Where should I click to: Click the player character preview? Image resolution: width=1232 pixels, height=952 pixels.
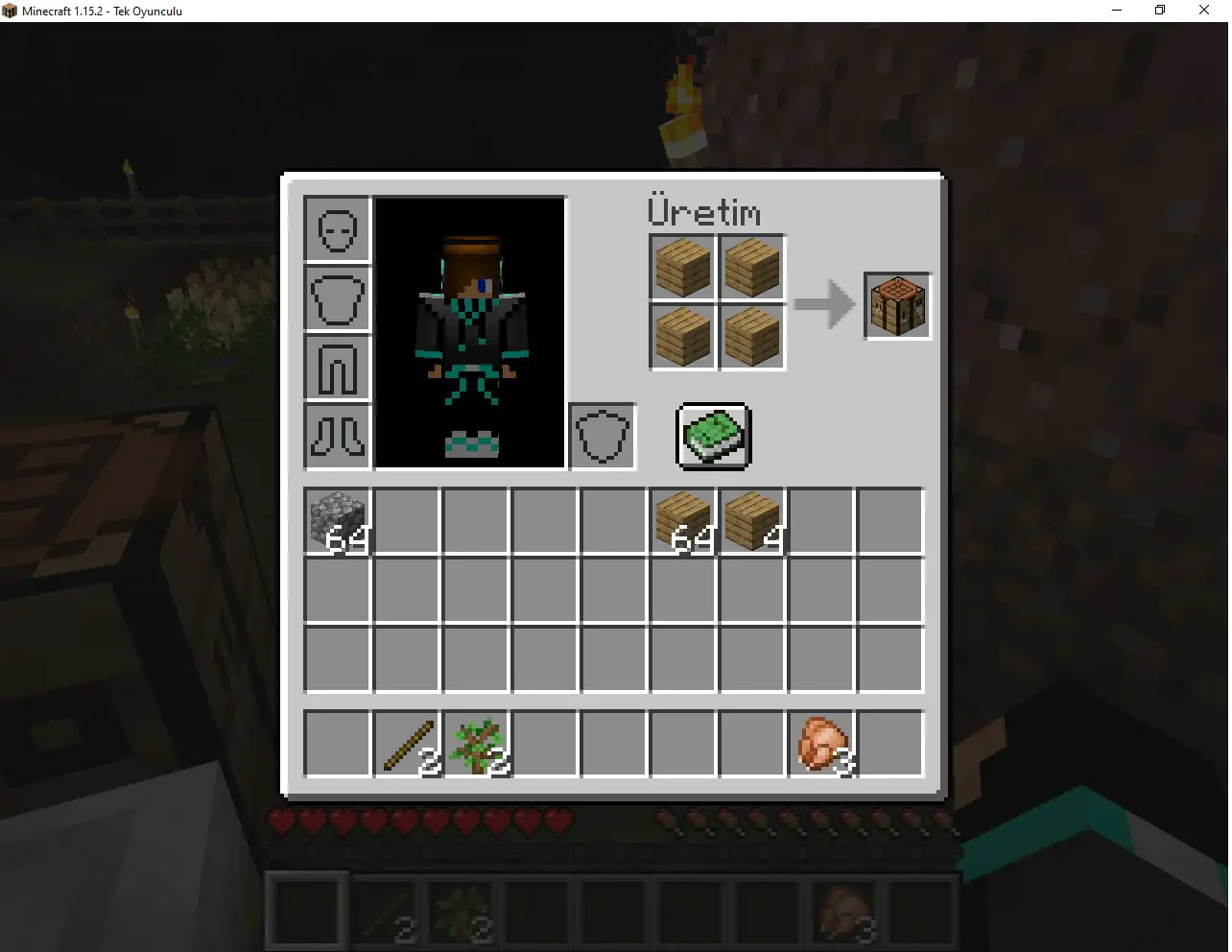(469, 331)
